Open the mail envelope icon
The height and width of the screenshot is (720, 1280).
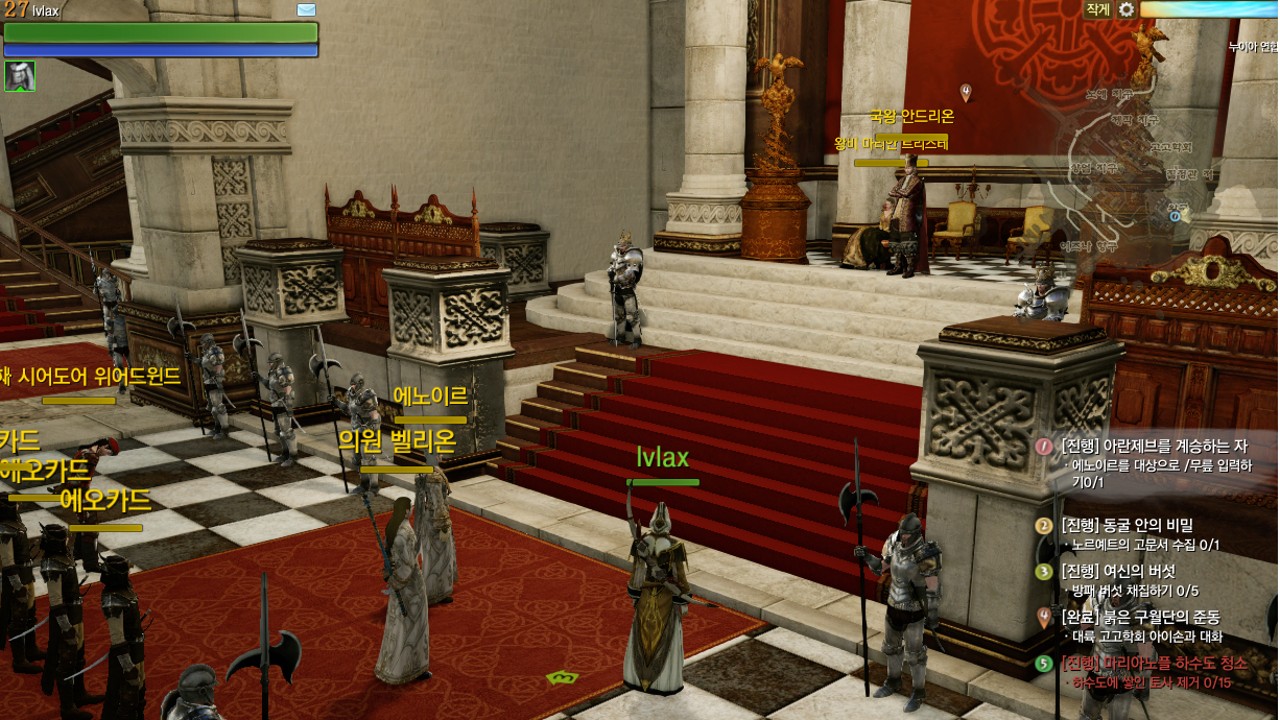[306, 10]
